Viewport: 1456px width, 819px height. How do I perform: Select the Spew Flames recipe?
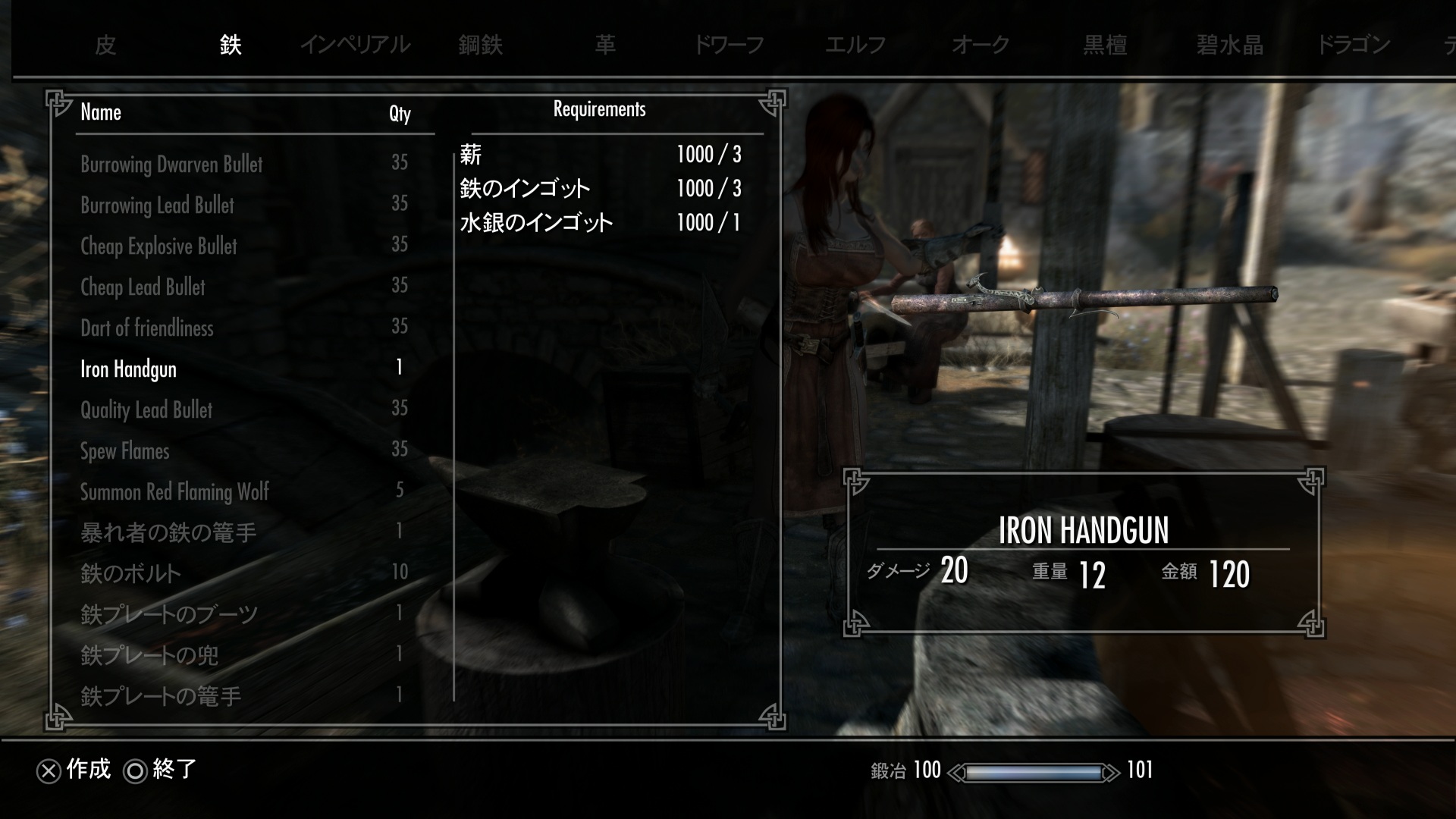click(x=124, y=451)
